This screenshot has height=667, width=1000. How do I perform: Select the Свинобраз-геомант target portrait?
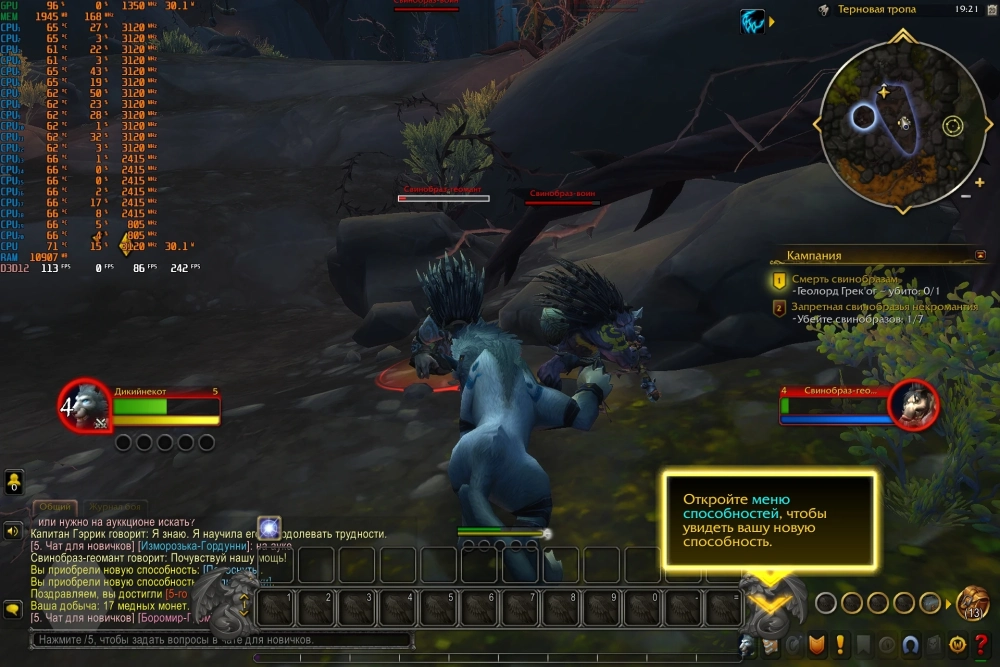pyautogui.click(x=913, y=404)
